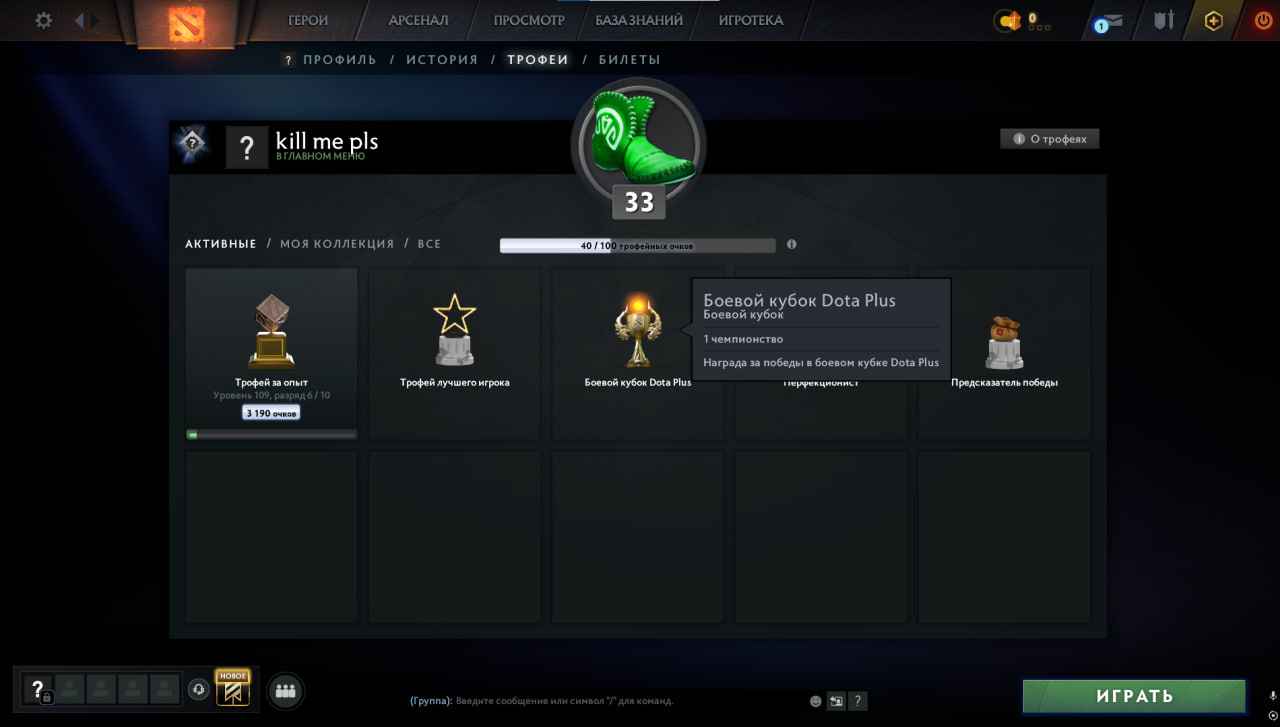Select the Трофей за опыт trophy card
This screenshot has height=727, width=1280.
[x=271, y=352]
